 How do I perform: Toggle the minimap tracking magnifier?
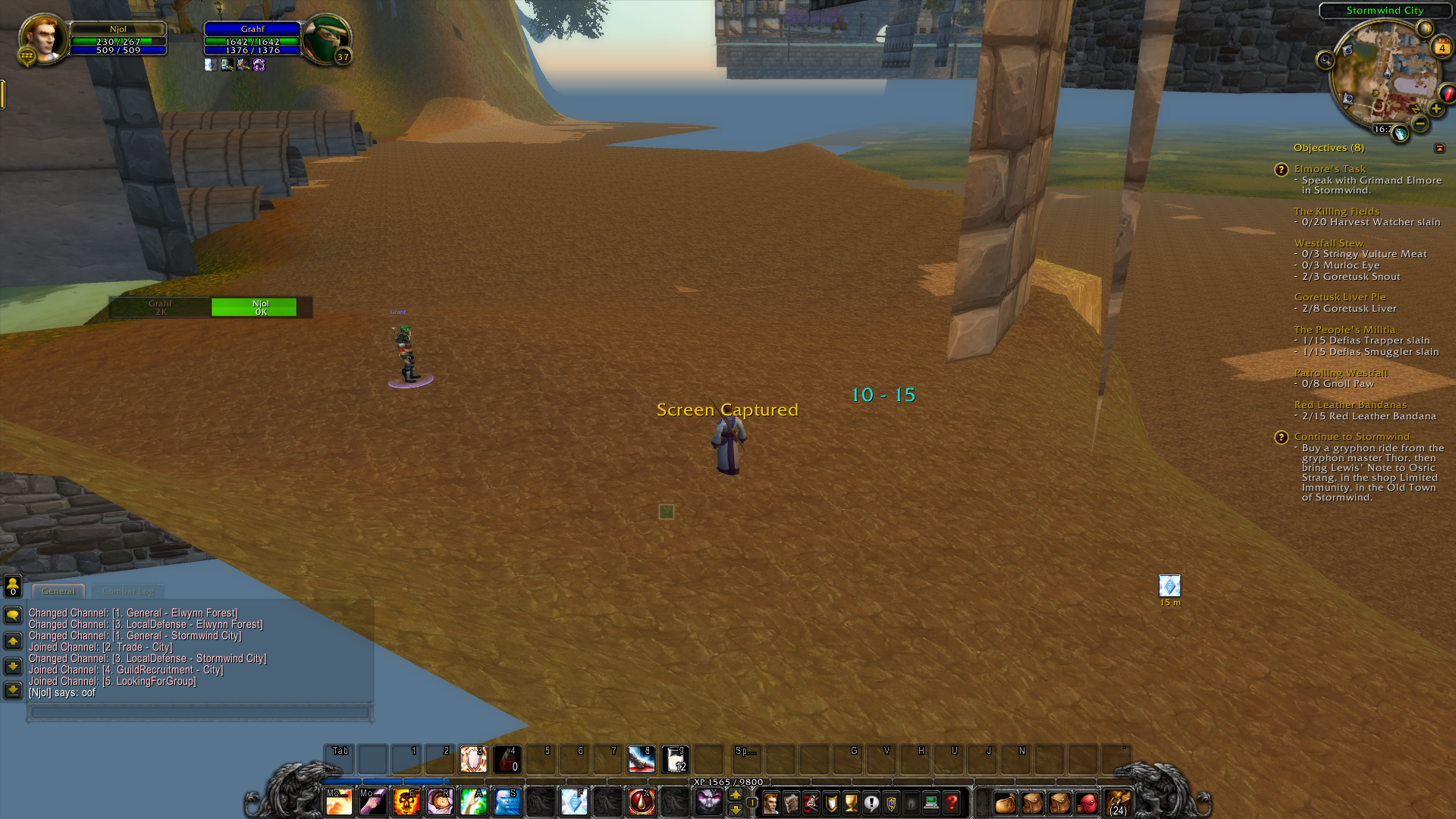tap(1326, 60)
